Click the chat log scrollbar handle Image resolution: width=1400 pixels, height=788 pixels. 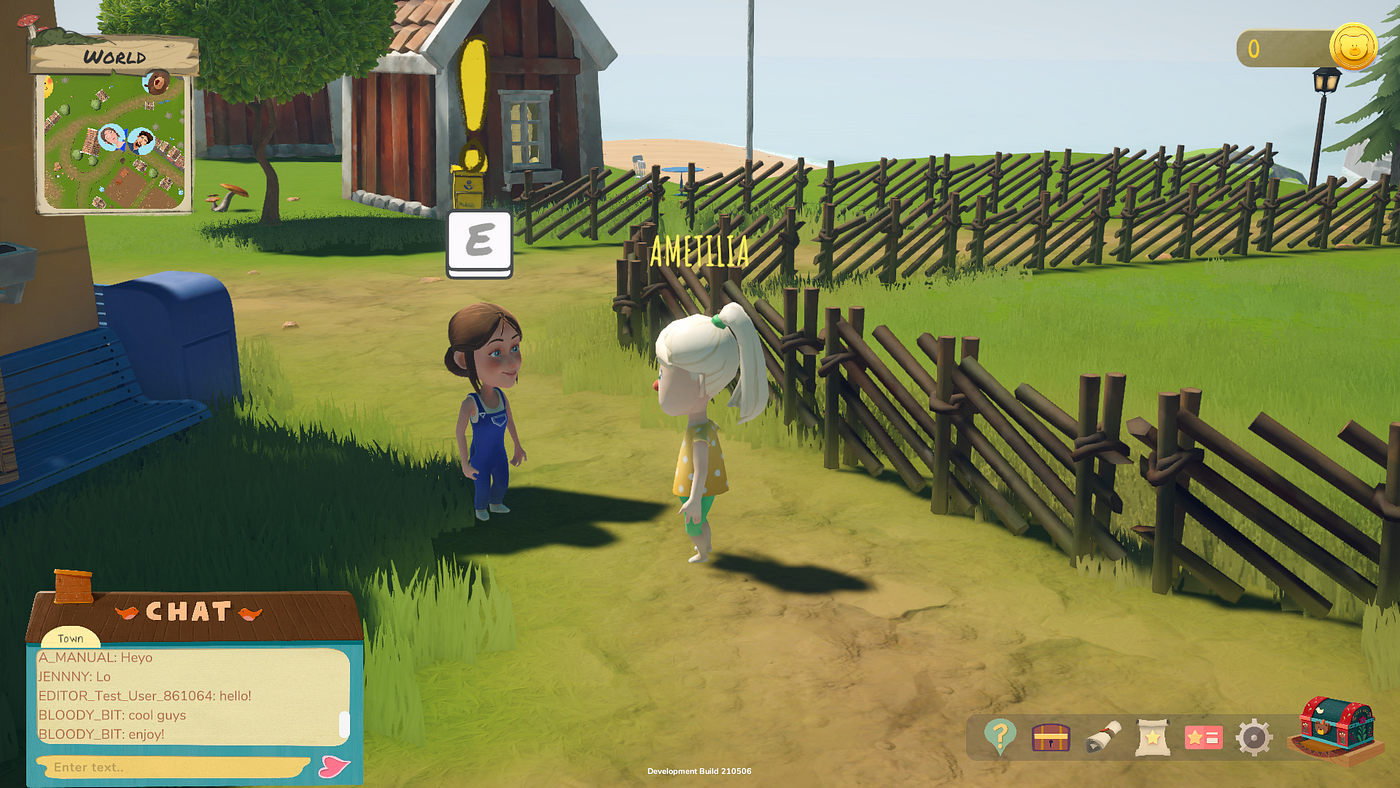pyautogui.click(x=345, y=724)
